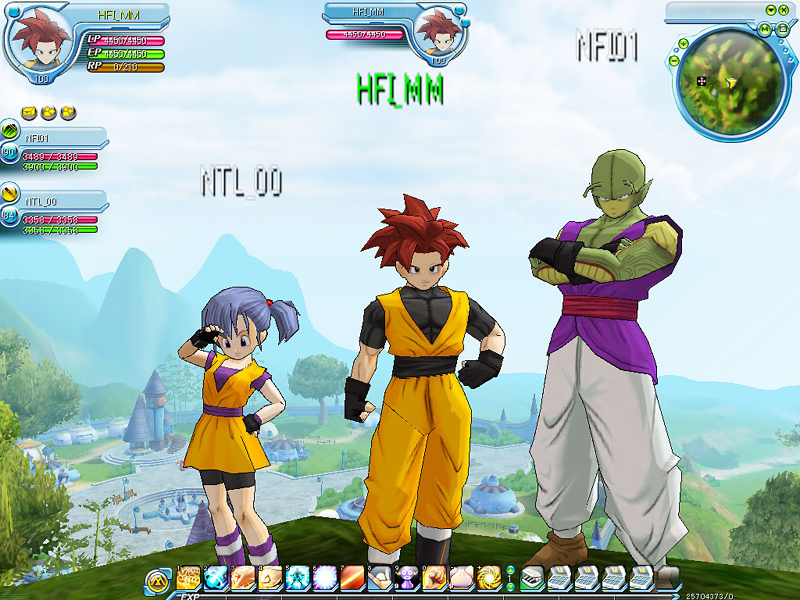The width and height of the screenshot is (800, 600).
Task: Use the glowing white energy ball skill
Action: [x=324, y=577]
